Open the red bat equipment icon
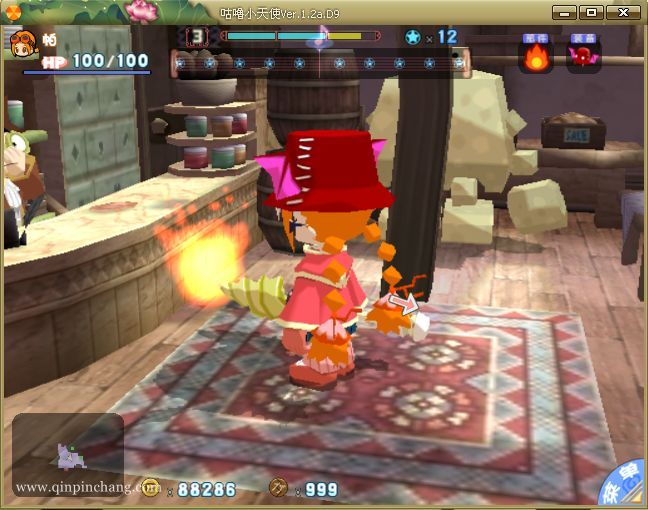 coord(583,56)
